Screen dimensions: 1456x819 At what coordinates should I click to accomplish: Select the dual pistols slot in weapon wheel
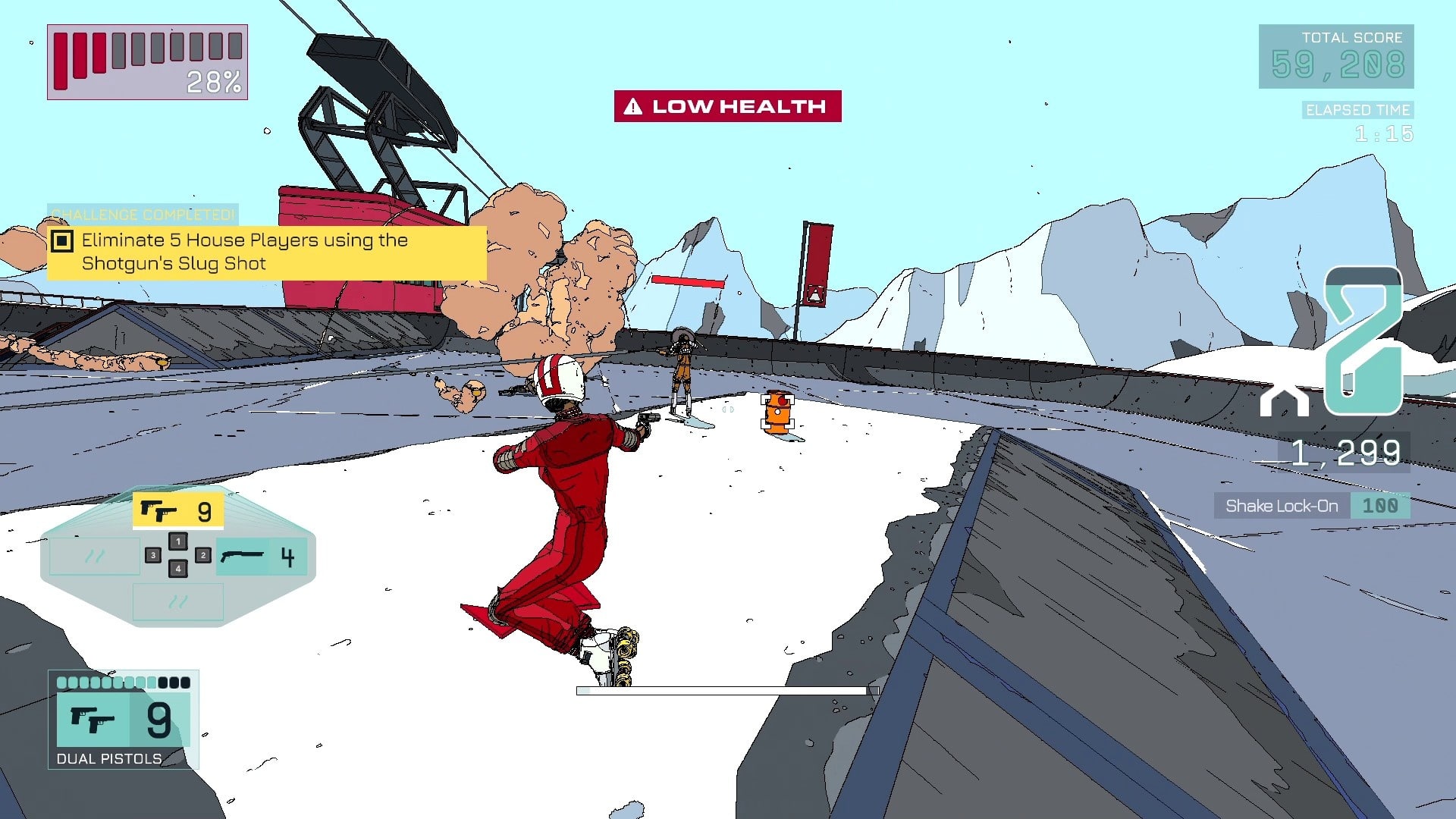(x=178, y=511)
